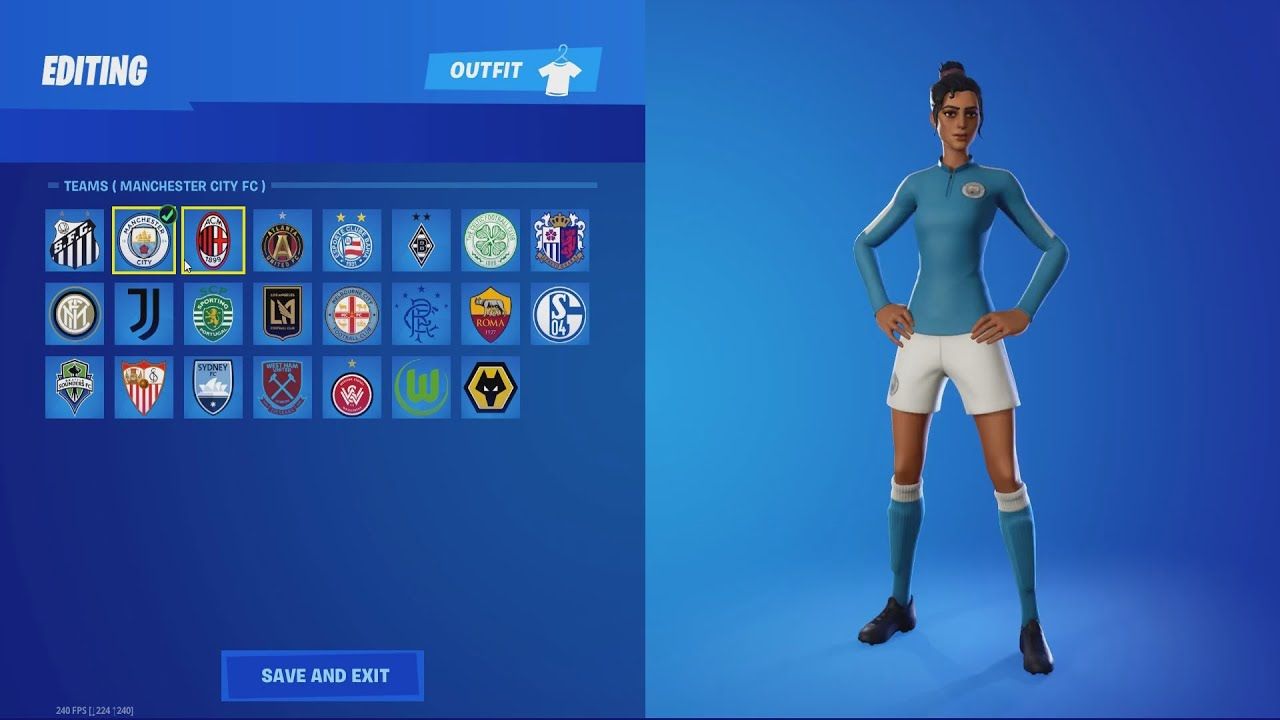Choose the Juventus team logo
The height and width of the screenshot is (720, 1280).
coord(143,314)
